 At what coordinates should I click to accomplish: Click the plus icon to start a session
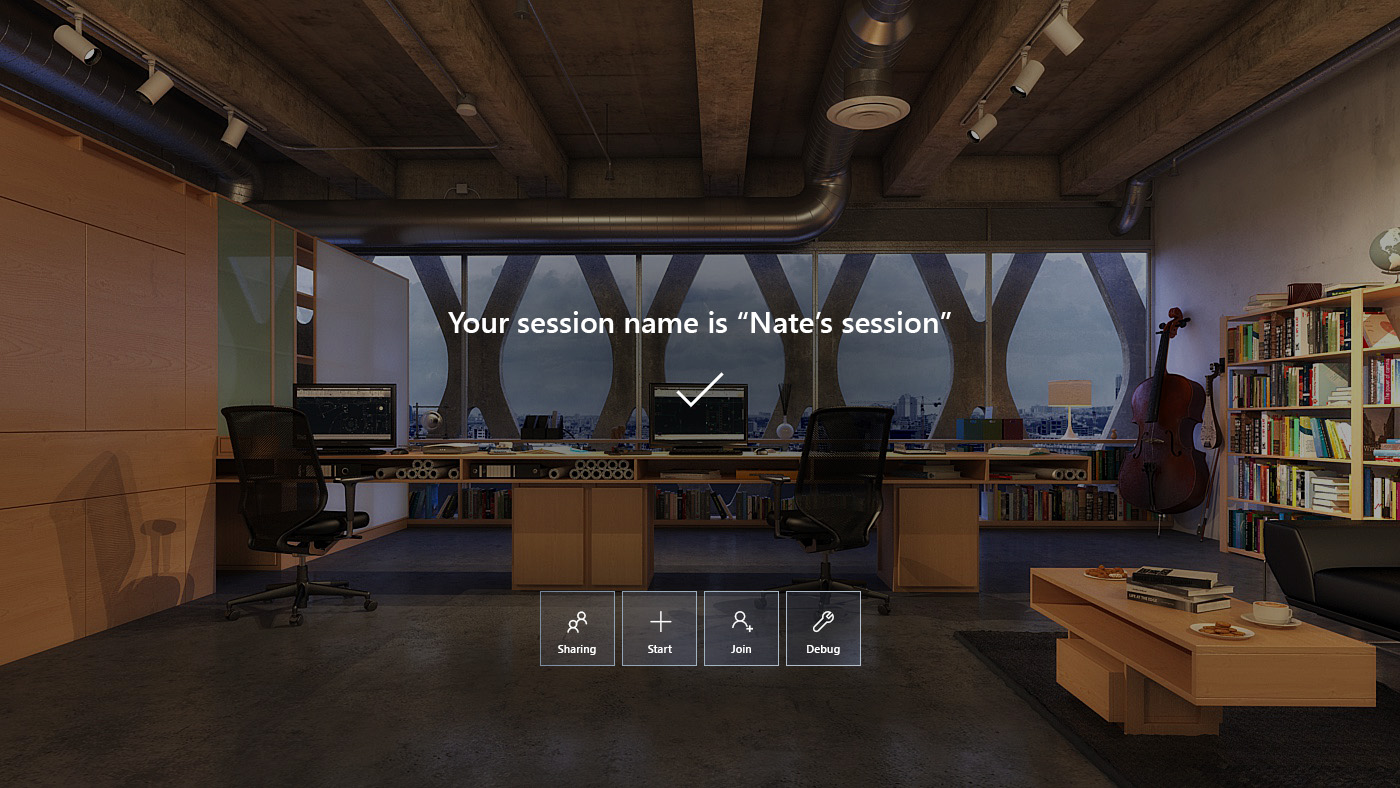pos(660,621)
